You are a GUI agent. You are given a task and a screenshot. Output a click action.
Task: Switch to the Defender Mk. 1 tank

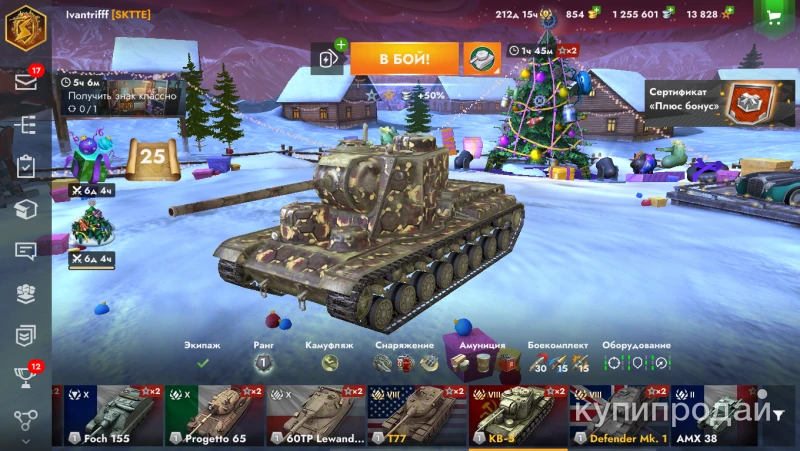tap(619, 415)
